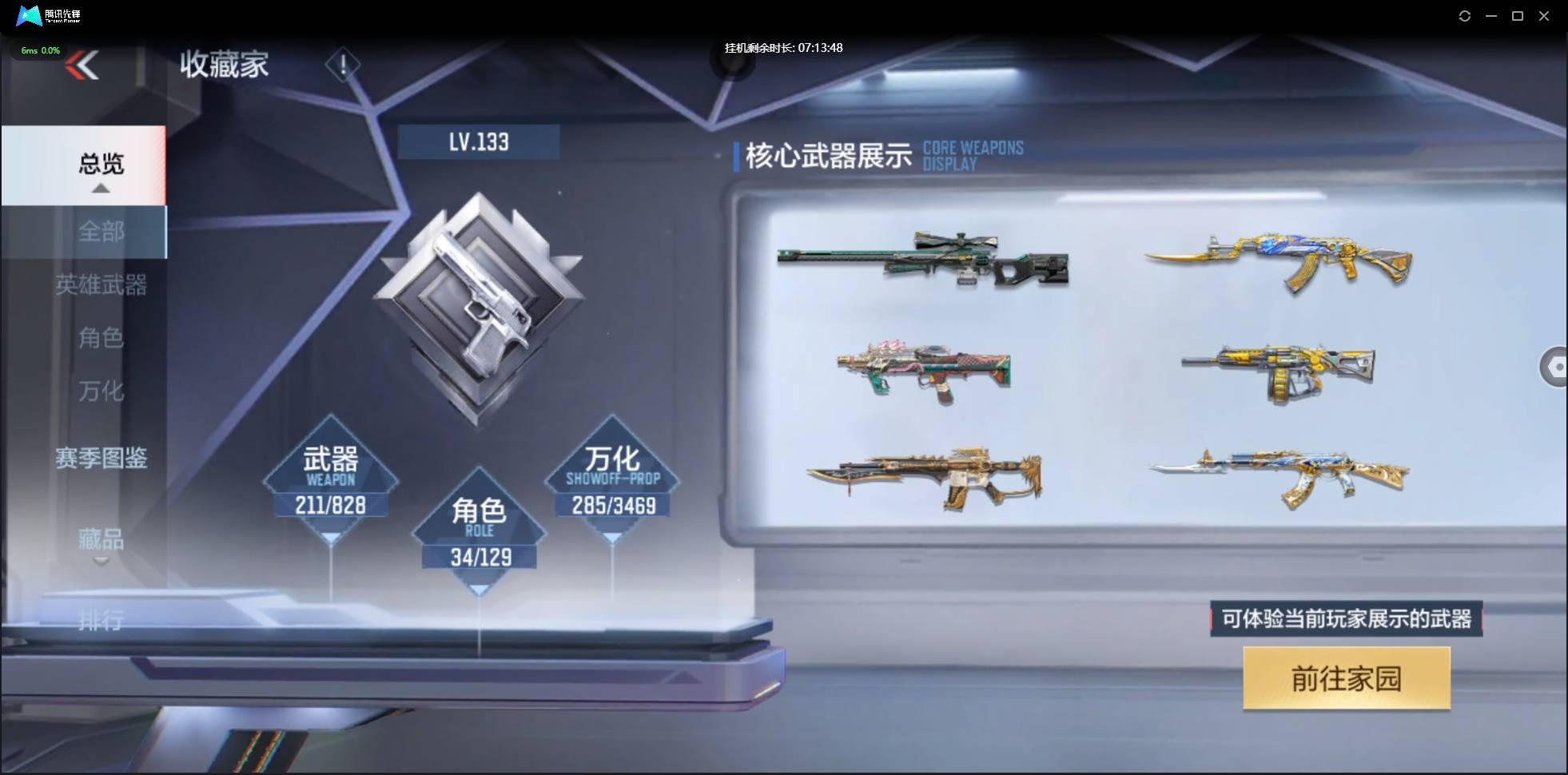Click the refresh icon in the title bar

pyautogui.click(x=1466, y=16)
